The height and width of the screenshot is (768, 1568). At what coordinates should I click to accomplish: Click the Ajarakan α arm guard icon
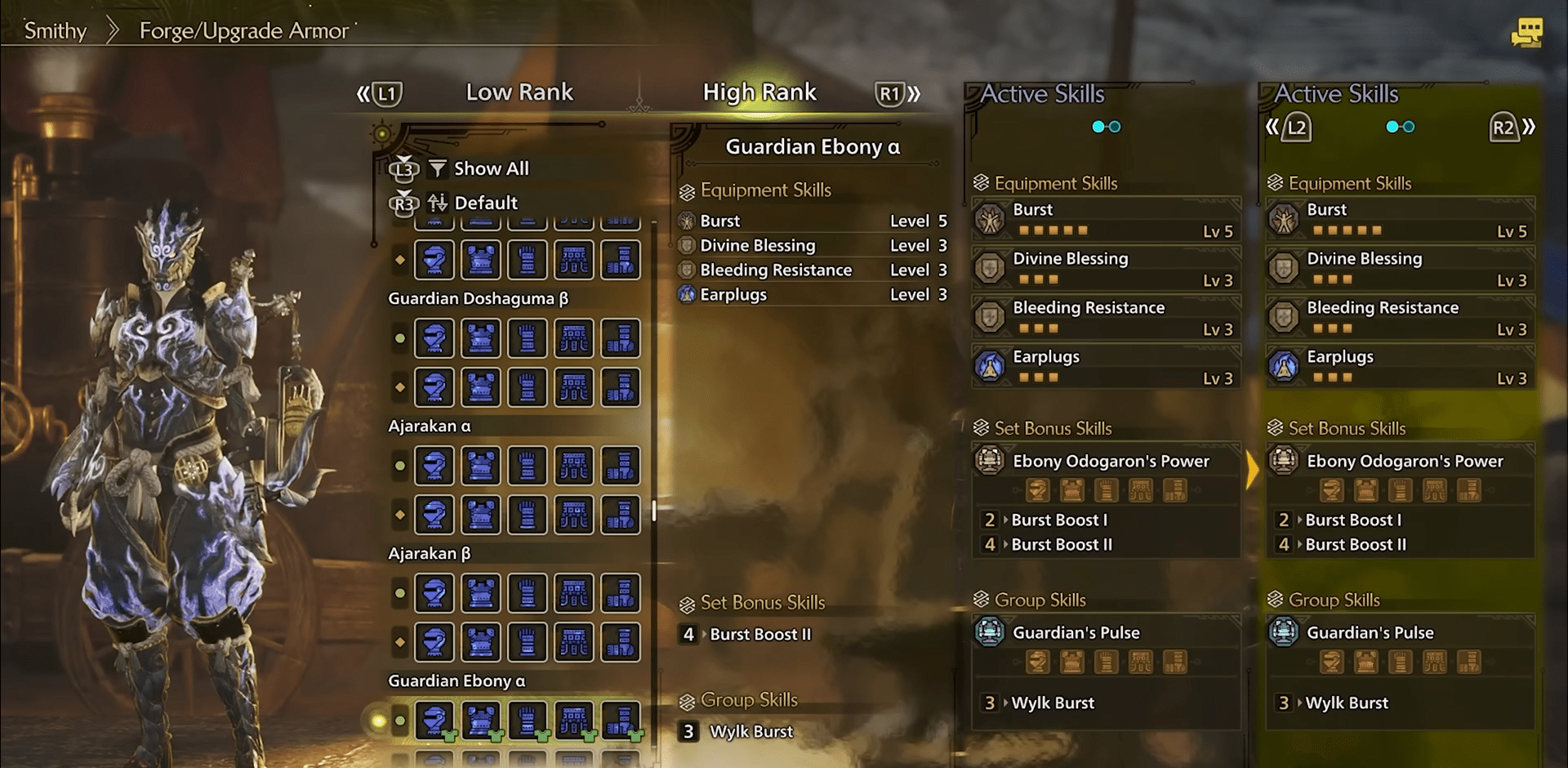click(x=528, y=466)
